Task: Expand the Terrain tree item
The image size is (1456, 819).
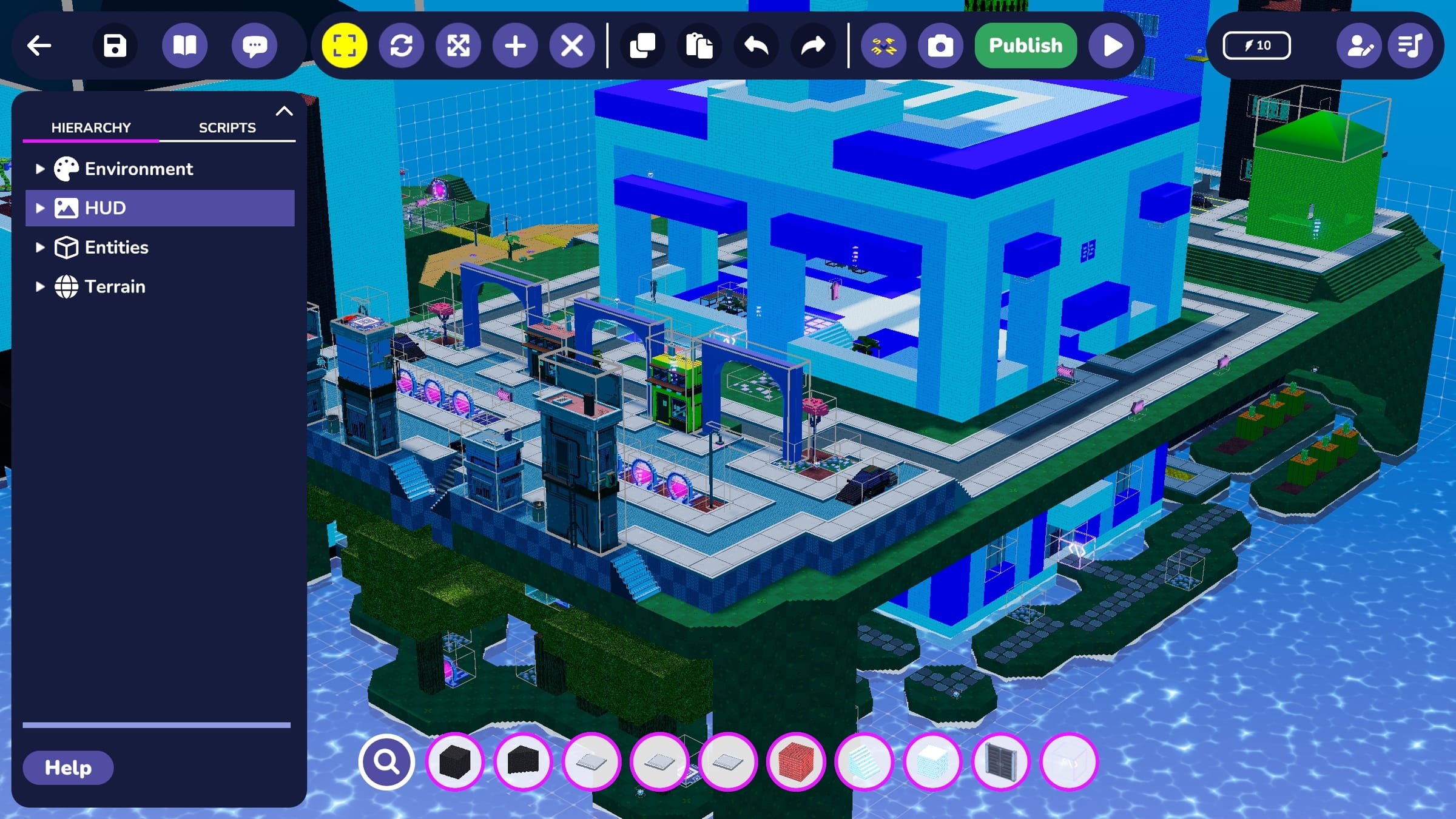Action: tap(39, 286)
